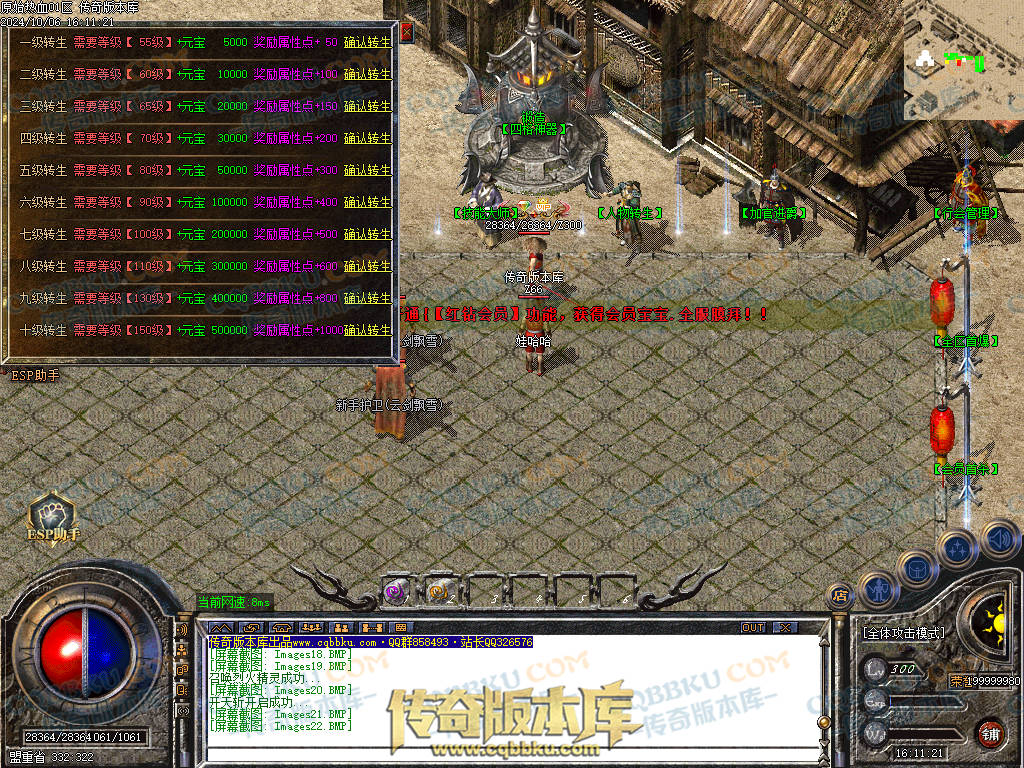
Task: Confirm the 五级转生 rebirth link
Action: [367, 170]
